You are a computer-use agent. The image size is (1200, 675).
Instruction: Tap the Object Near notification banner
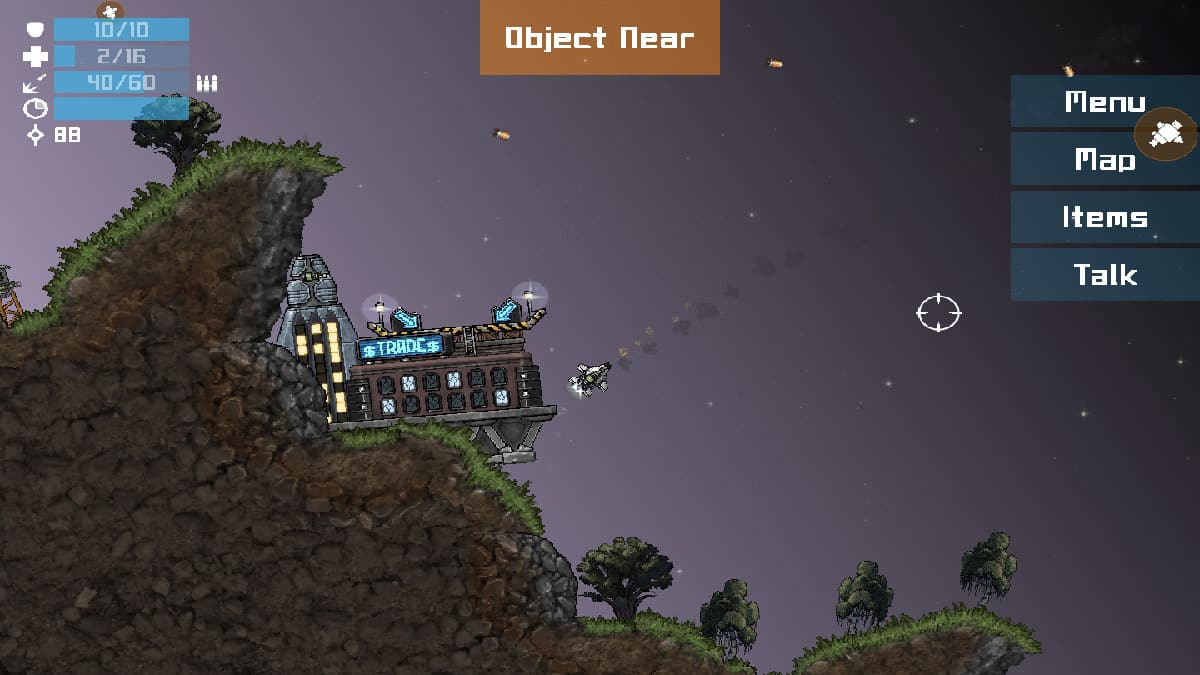pos(599,38)
